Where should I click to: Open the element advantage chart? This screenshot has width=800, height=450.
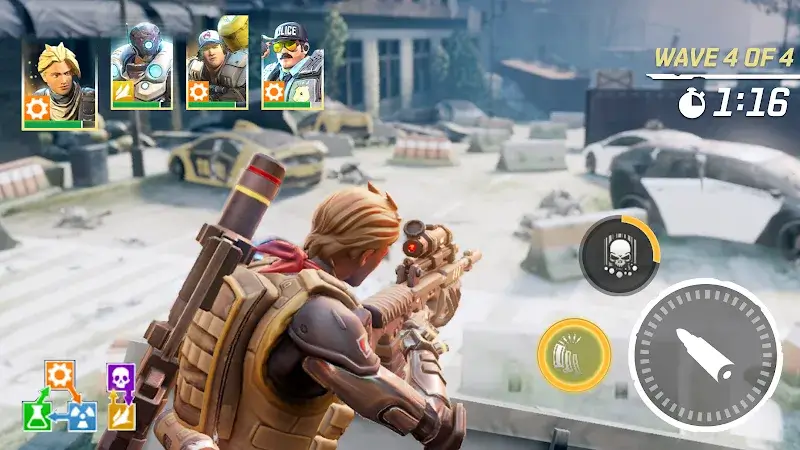click(80, 397)
